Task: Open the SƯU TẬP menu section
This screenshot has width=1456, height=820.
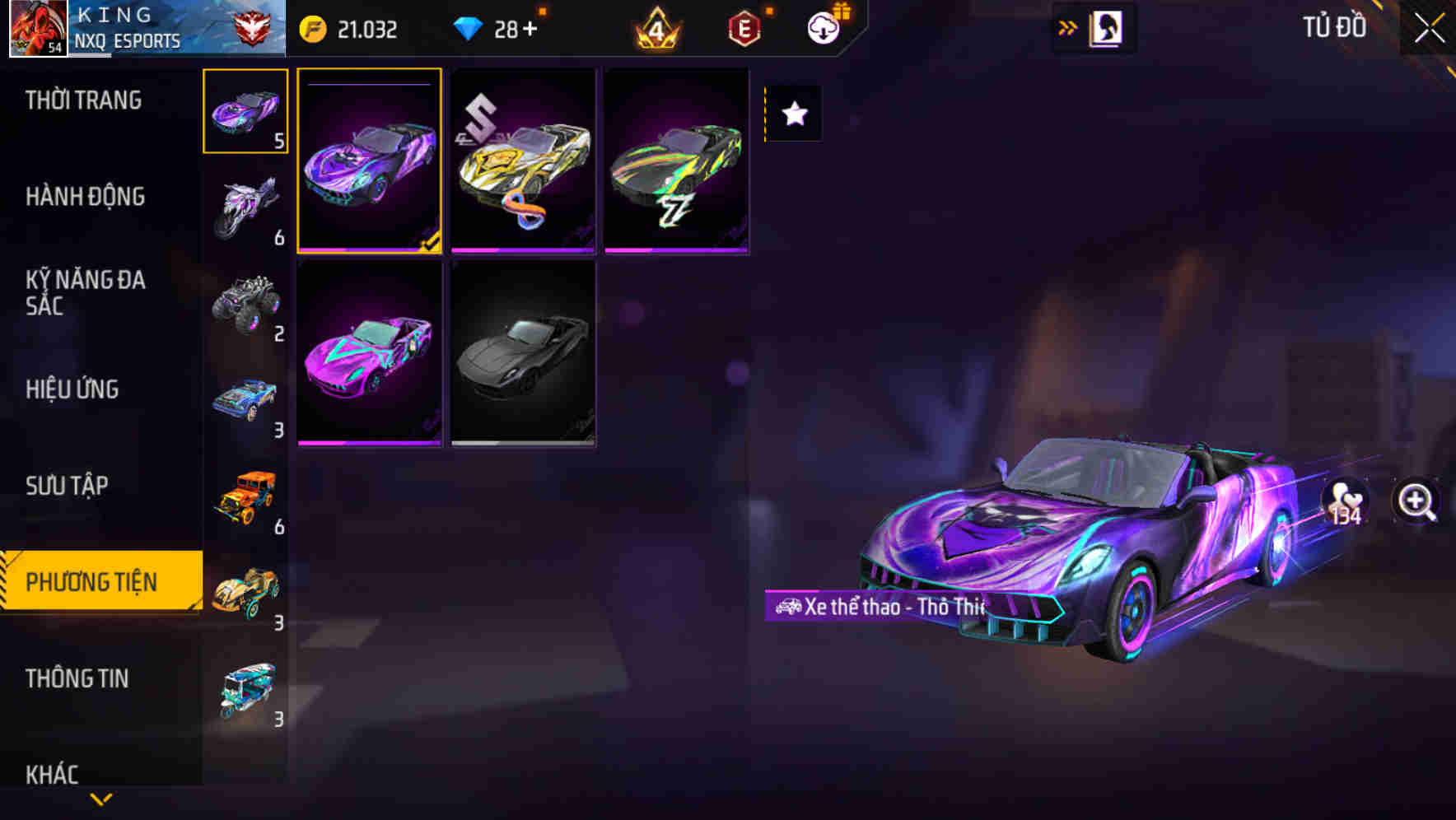Action: pos(68,486)
